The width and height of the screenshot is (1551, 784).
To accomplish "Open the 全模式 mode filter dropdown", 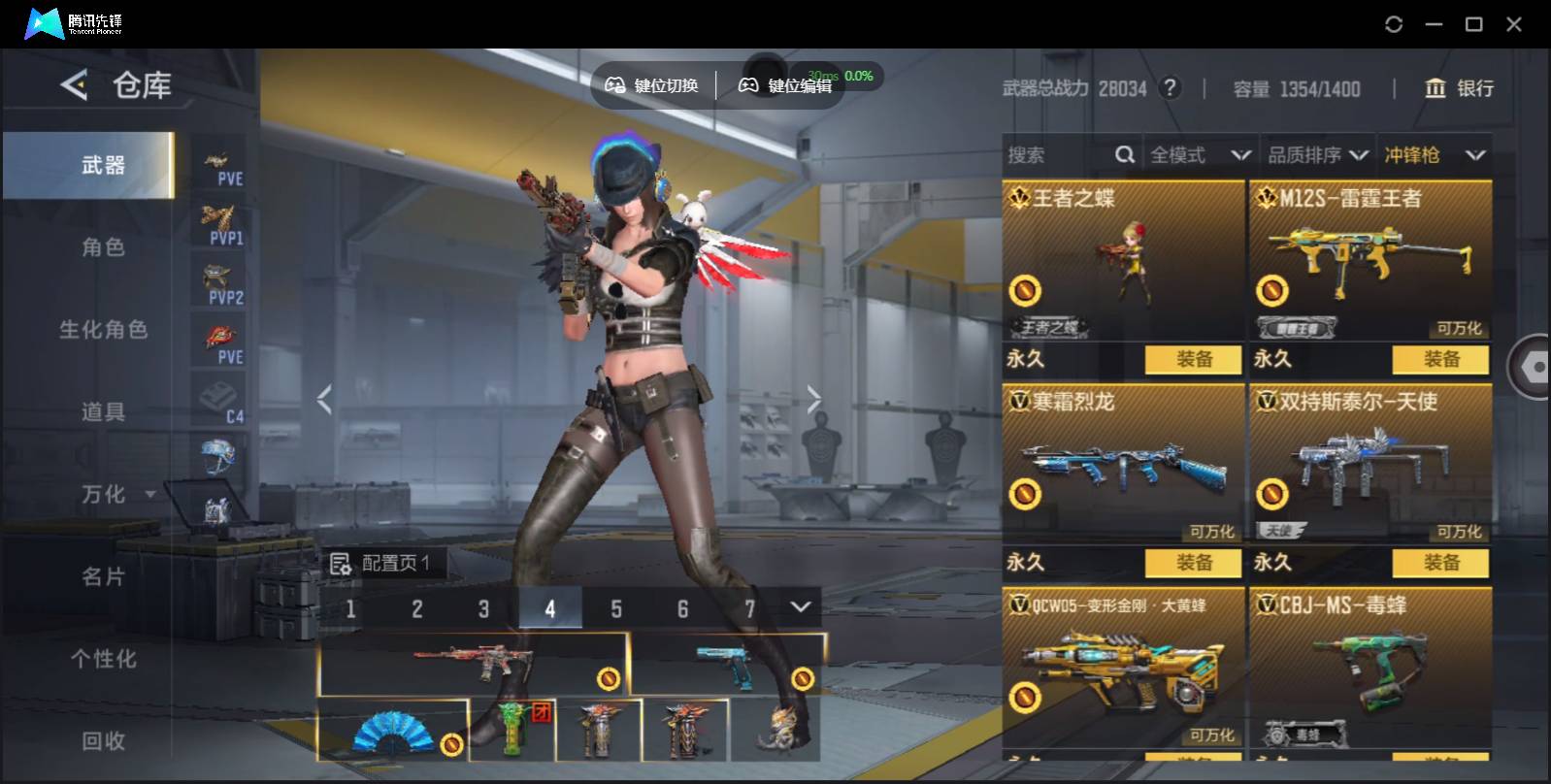I will pos(1200,155).
